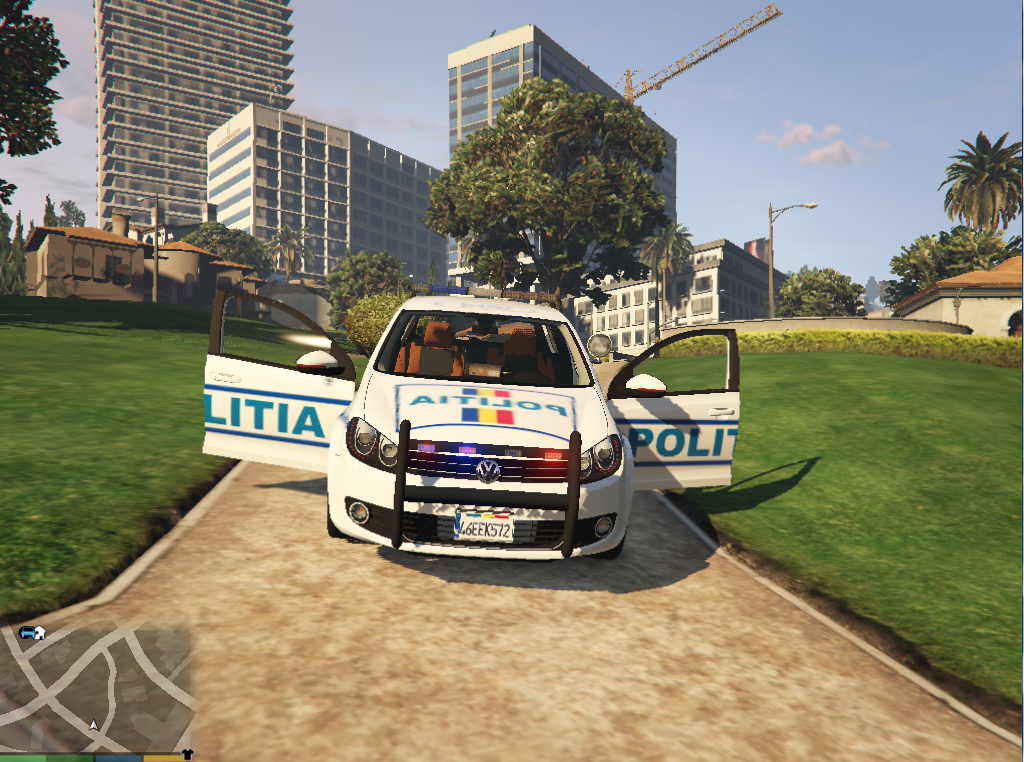
Task: Click the white player arrow on minimap
Action: tap(93, 724)
